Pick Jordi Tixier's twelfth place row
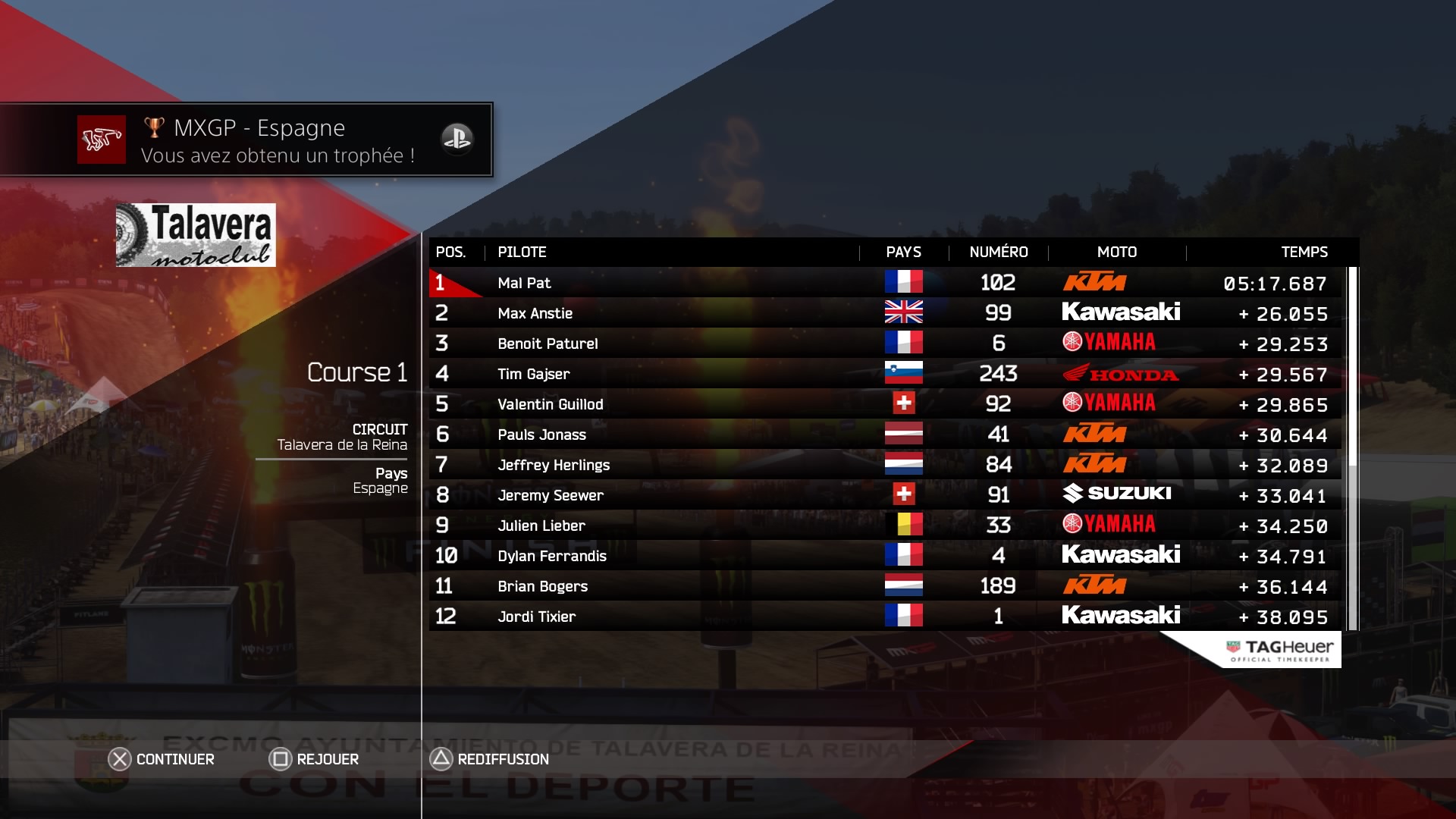The height and width of the screenshot is (819, 1456). 884,617
